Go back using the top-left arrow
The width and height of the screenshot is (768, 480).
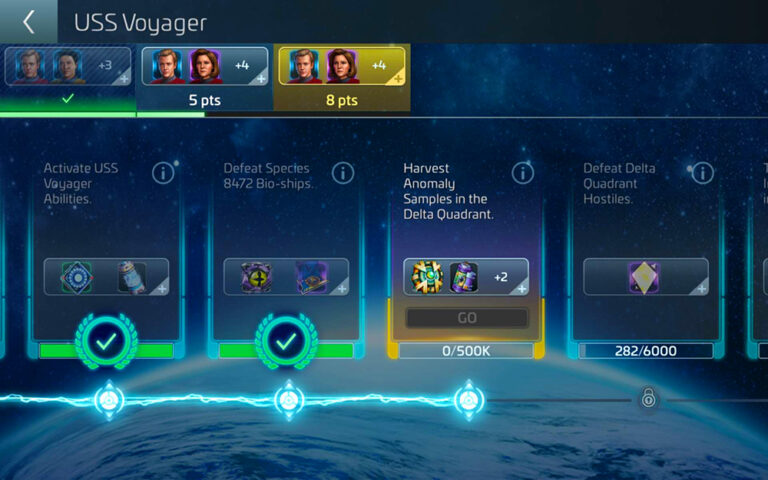point(29,22)
